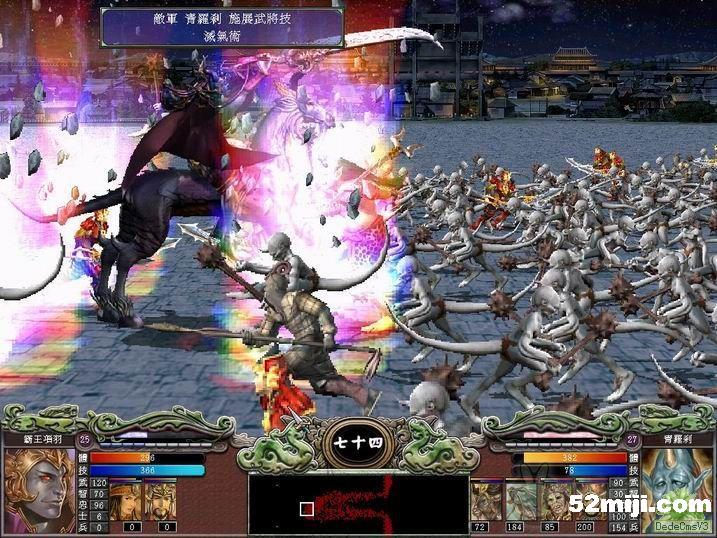
Task: Choose the enemy officer portrait with 72 troops
Action: (484, 499)
